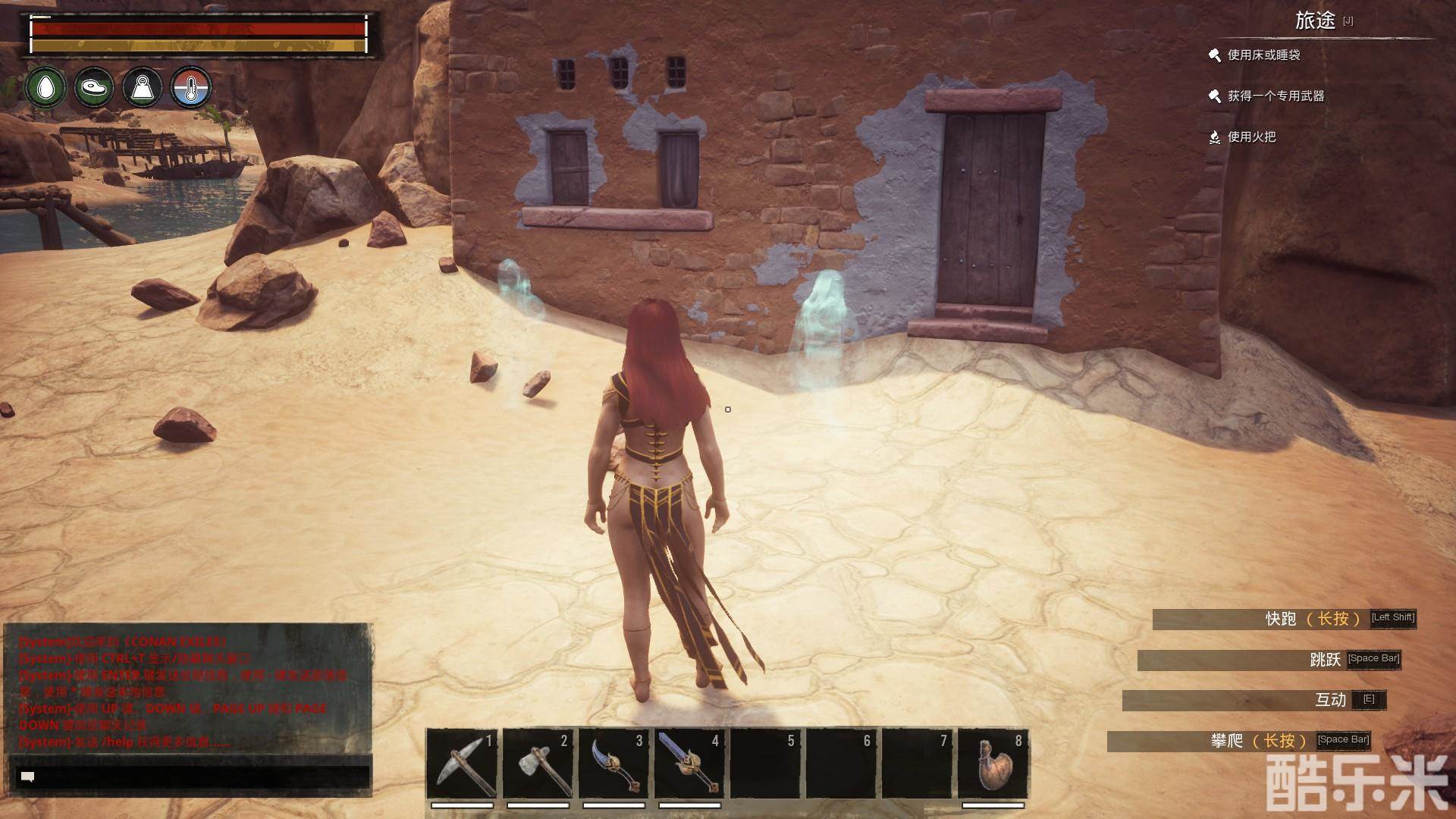
Task: Open the 旅途 journey panel header
Action: click(1316, 21)
